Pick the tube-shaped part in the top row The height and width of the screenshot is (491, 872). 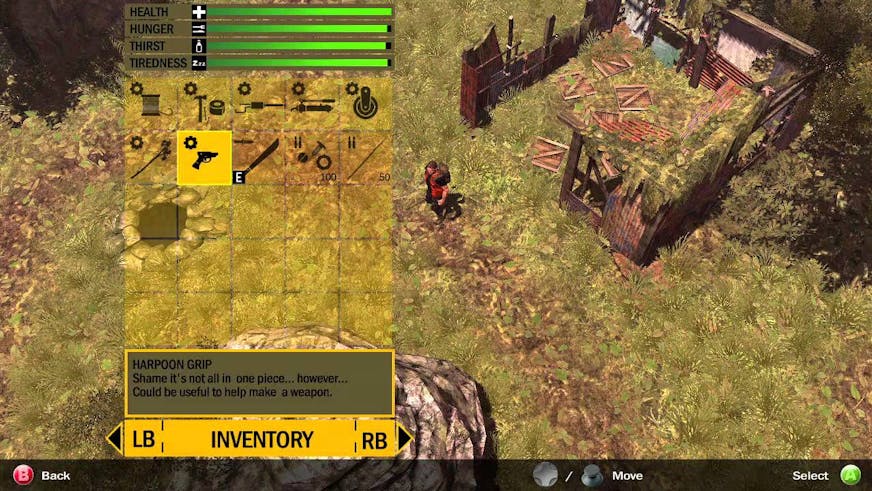312,104
